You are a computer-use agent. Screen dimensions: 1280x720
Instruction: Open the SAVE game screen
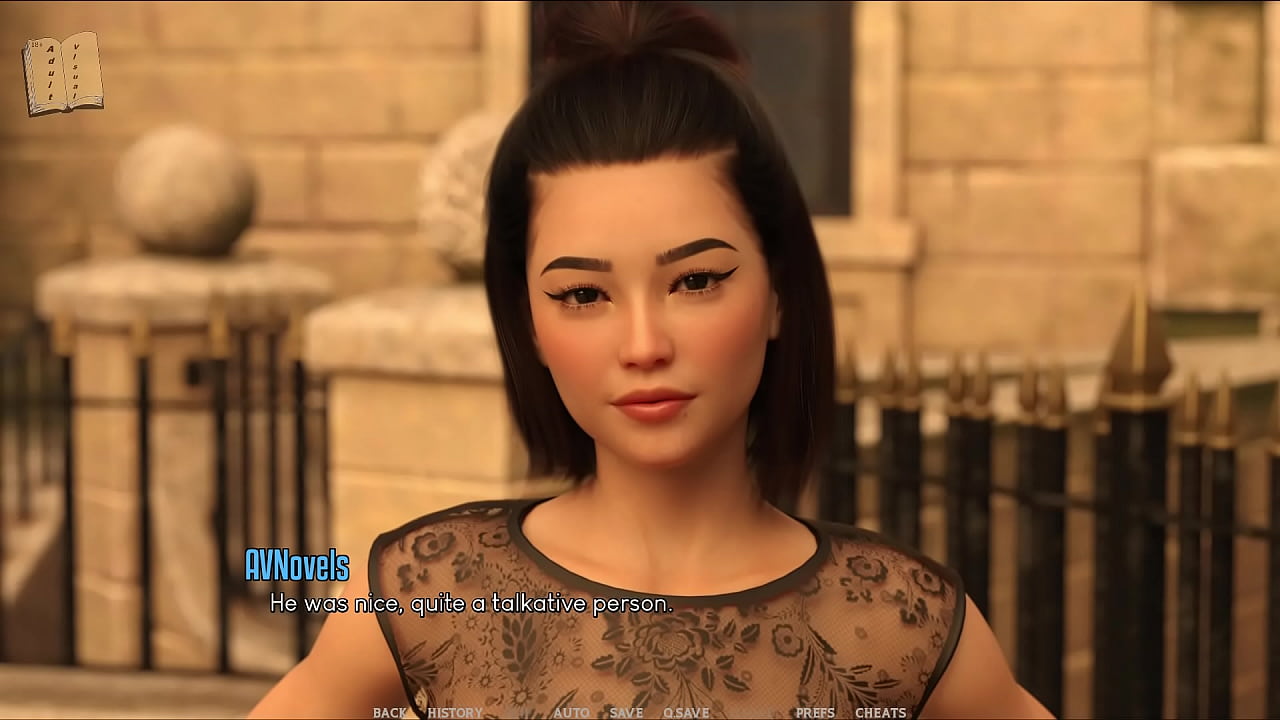tap(626, 713)
